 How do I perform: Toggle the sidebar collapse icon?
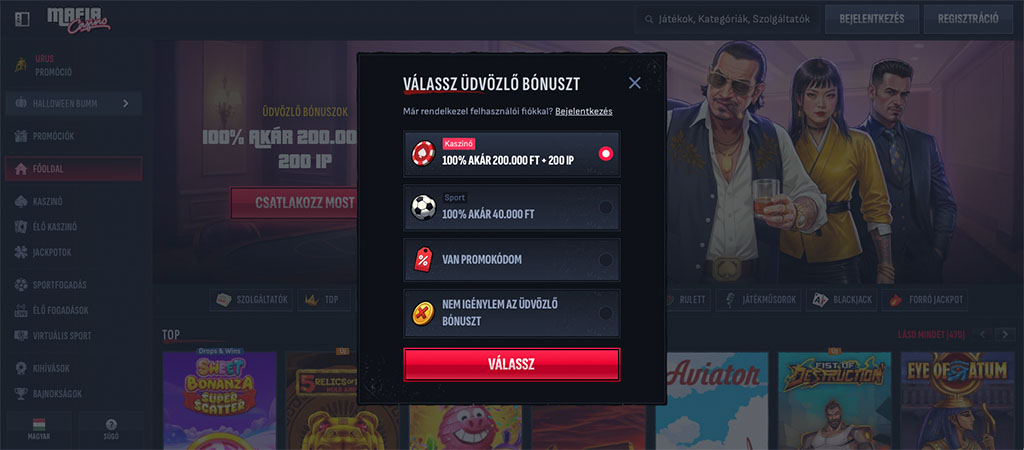click(x=22, y=19)
